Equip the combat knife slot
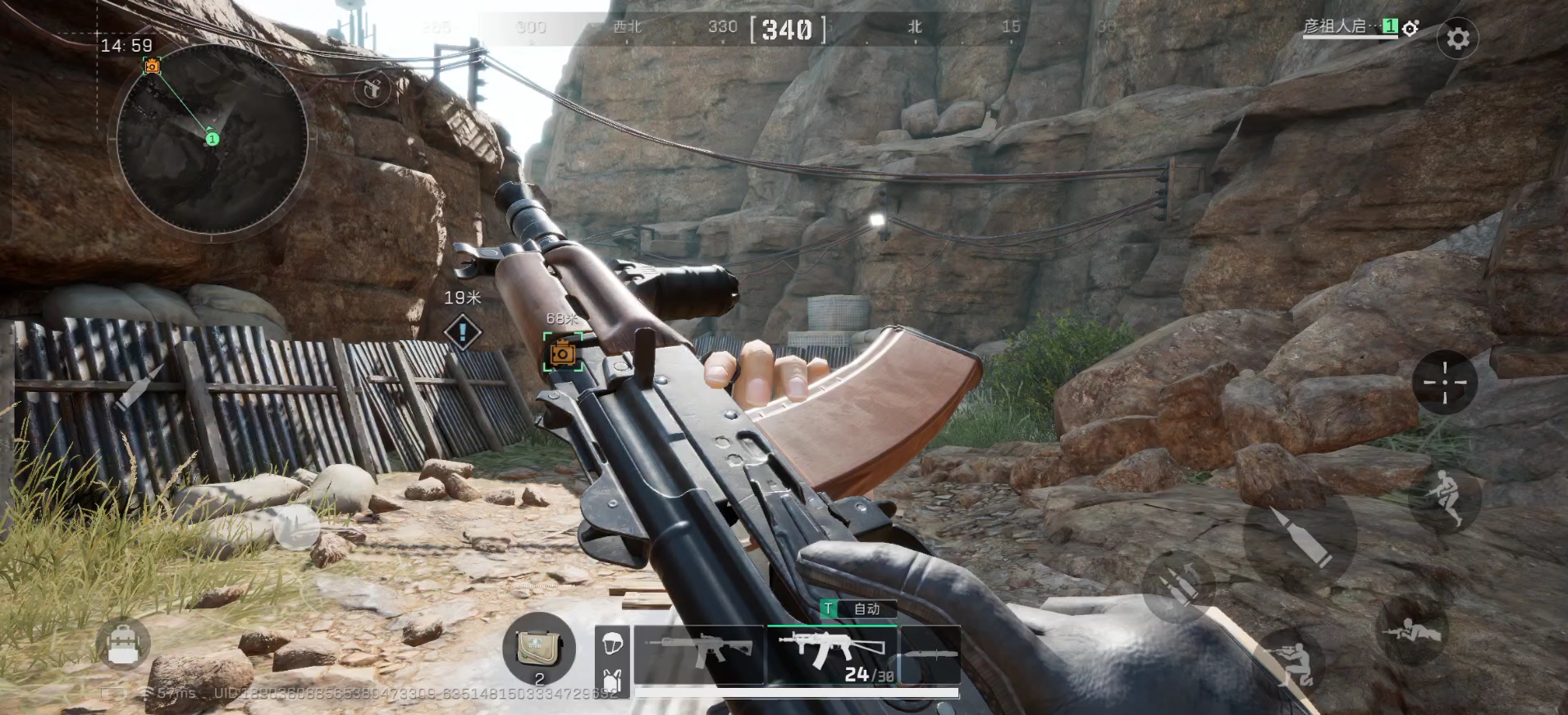The height and width of the screenshot is (715, 1568). coord(930,654)
